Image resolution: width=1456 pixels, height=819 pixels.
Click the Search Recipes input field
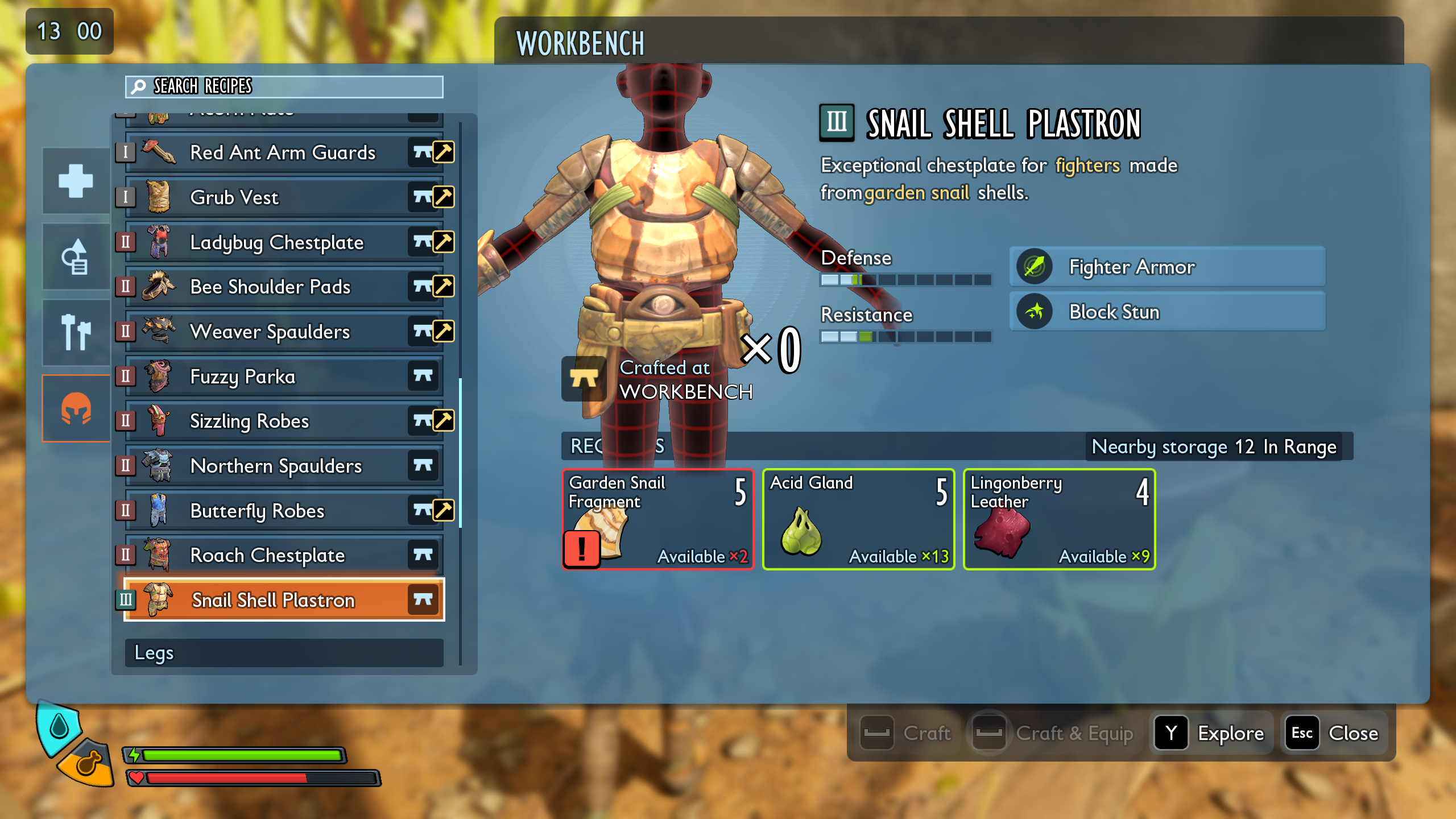click(x=284, y=86)
